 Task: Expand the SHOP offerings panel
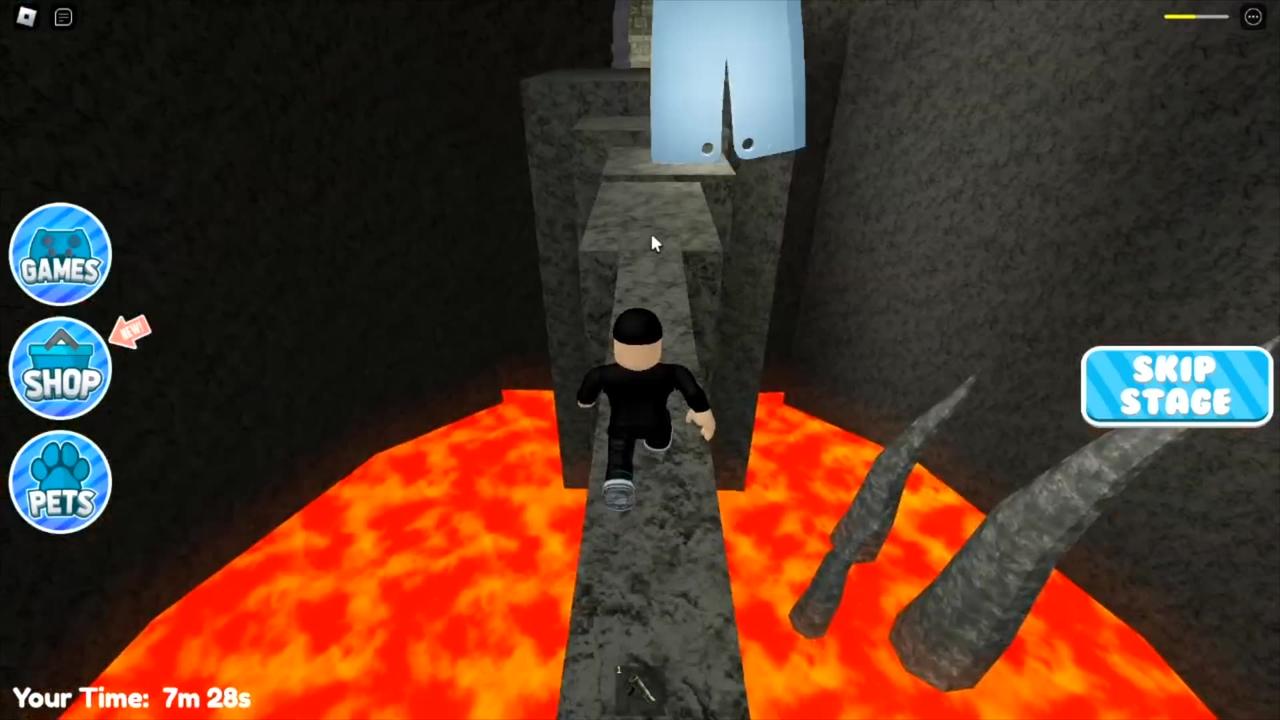60,368
